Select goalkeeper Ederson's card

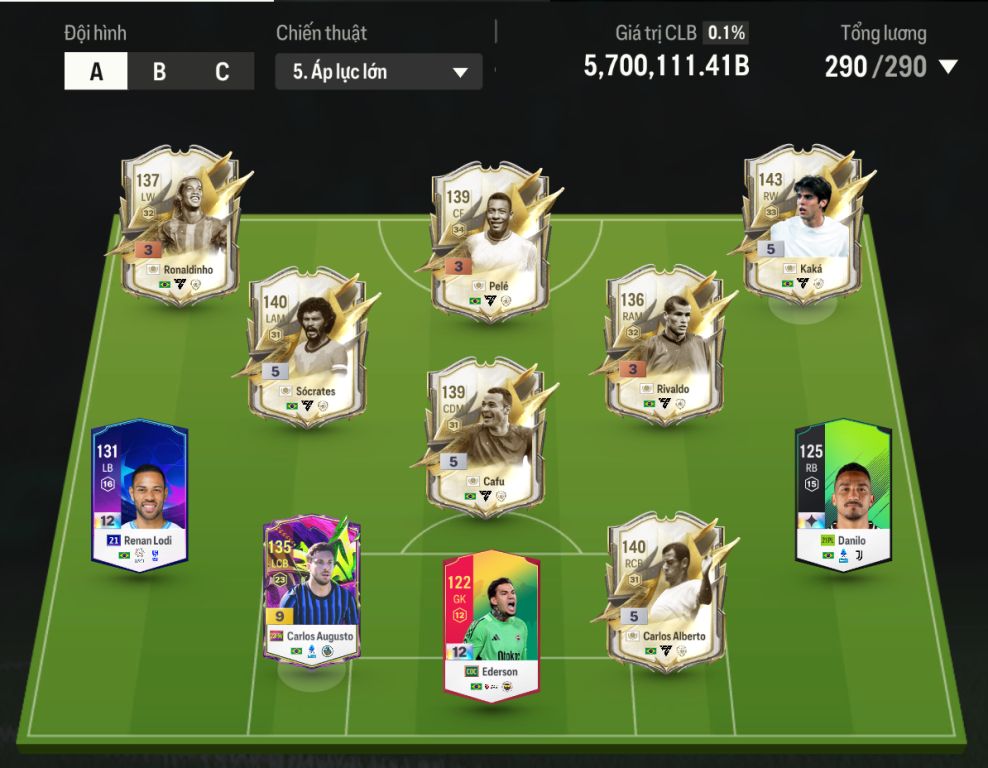(491, 625)
